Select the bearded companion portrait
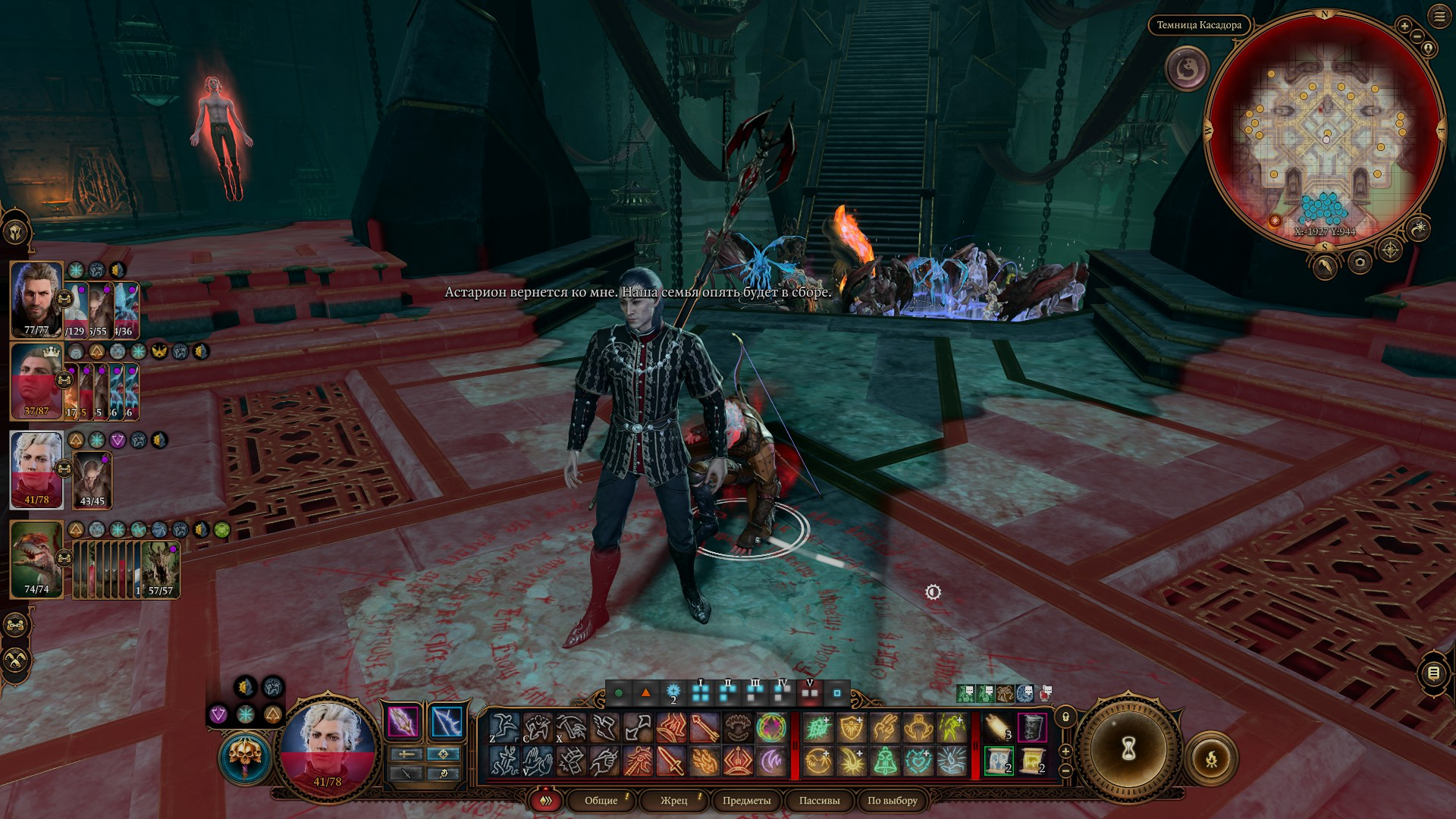The image size is (1456, 819). [36, 299]
